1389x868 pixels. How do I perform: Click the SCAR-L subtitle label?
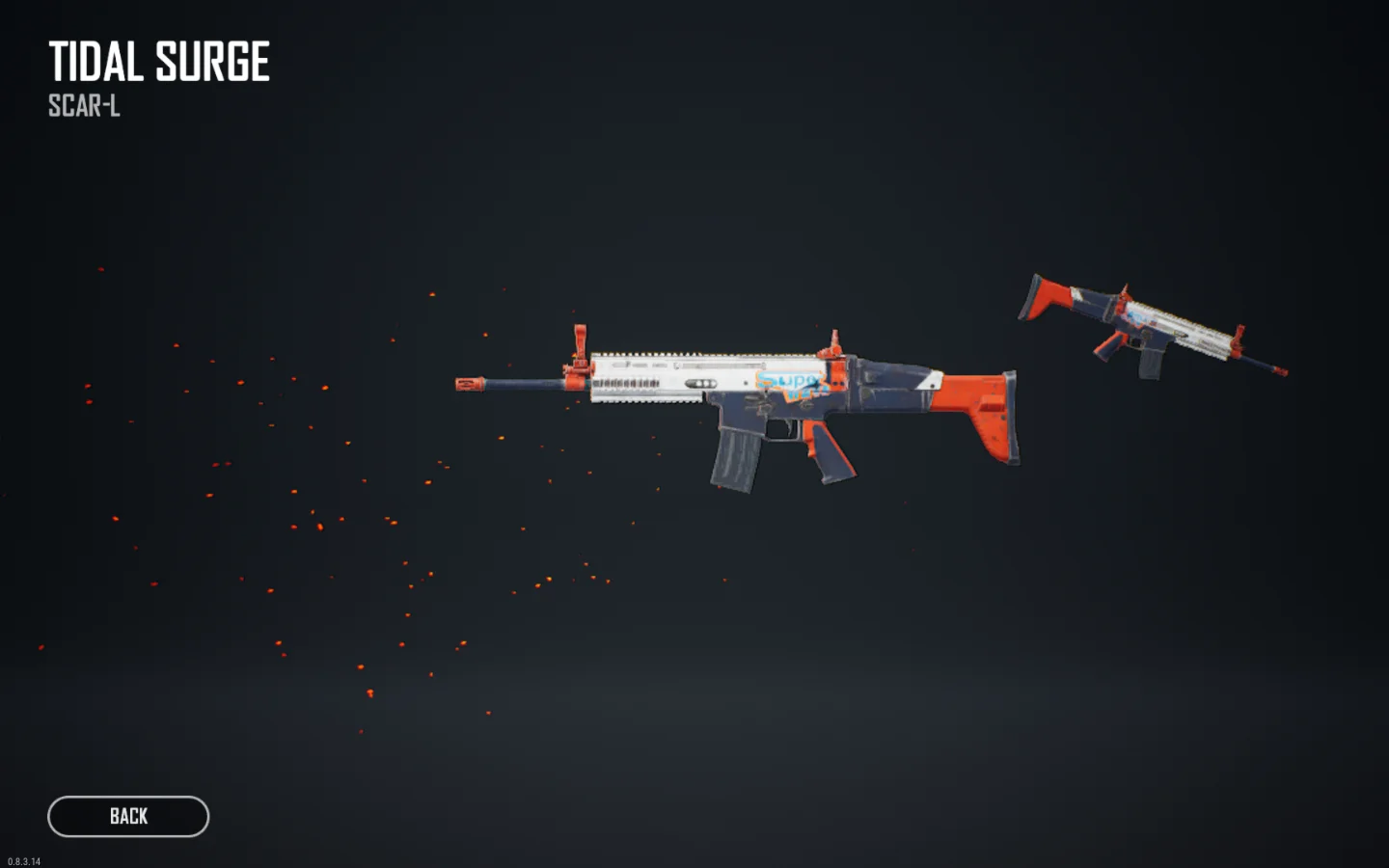coord(82,107)
